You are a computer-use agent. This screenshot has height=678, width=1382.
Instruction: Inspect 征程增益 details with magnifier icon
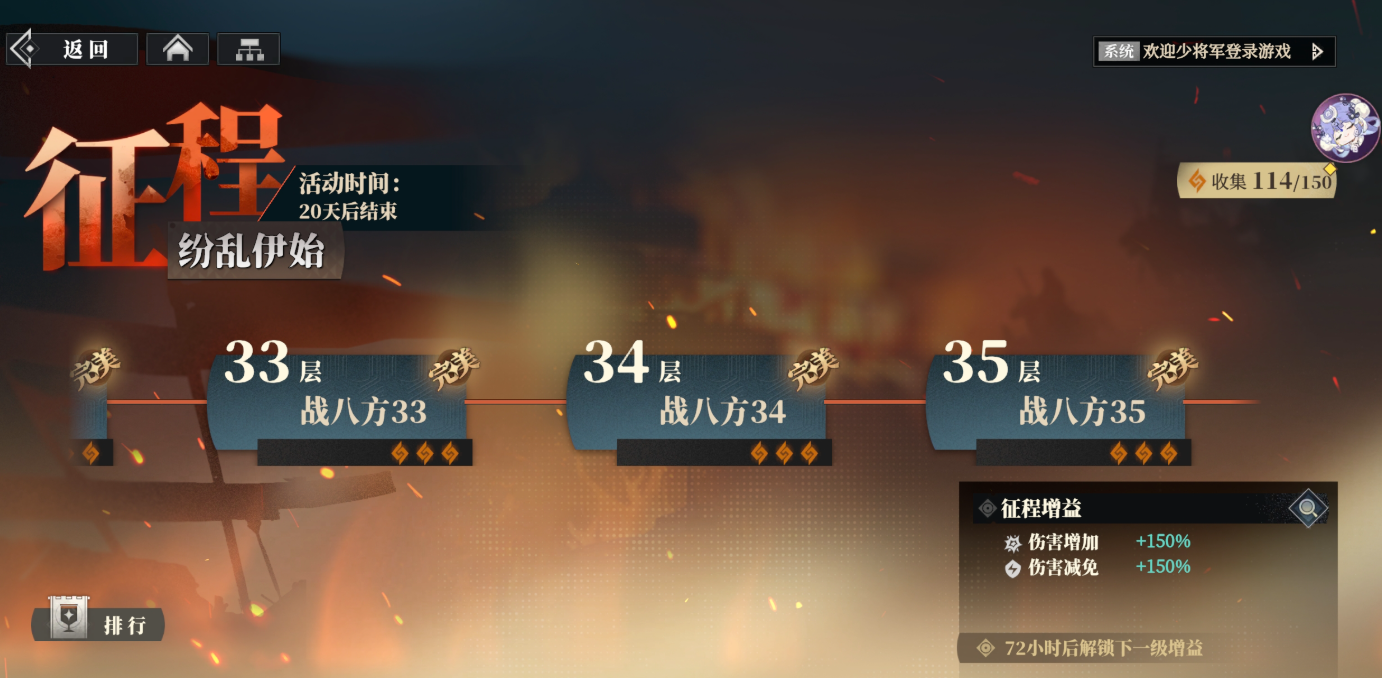pos(1307,508)
